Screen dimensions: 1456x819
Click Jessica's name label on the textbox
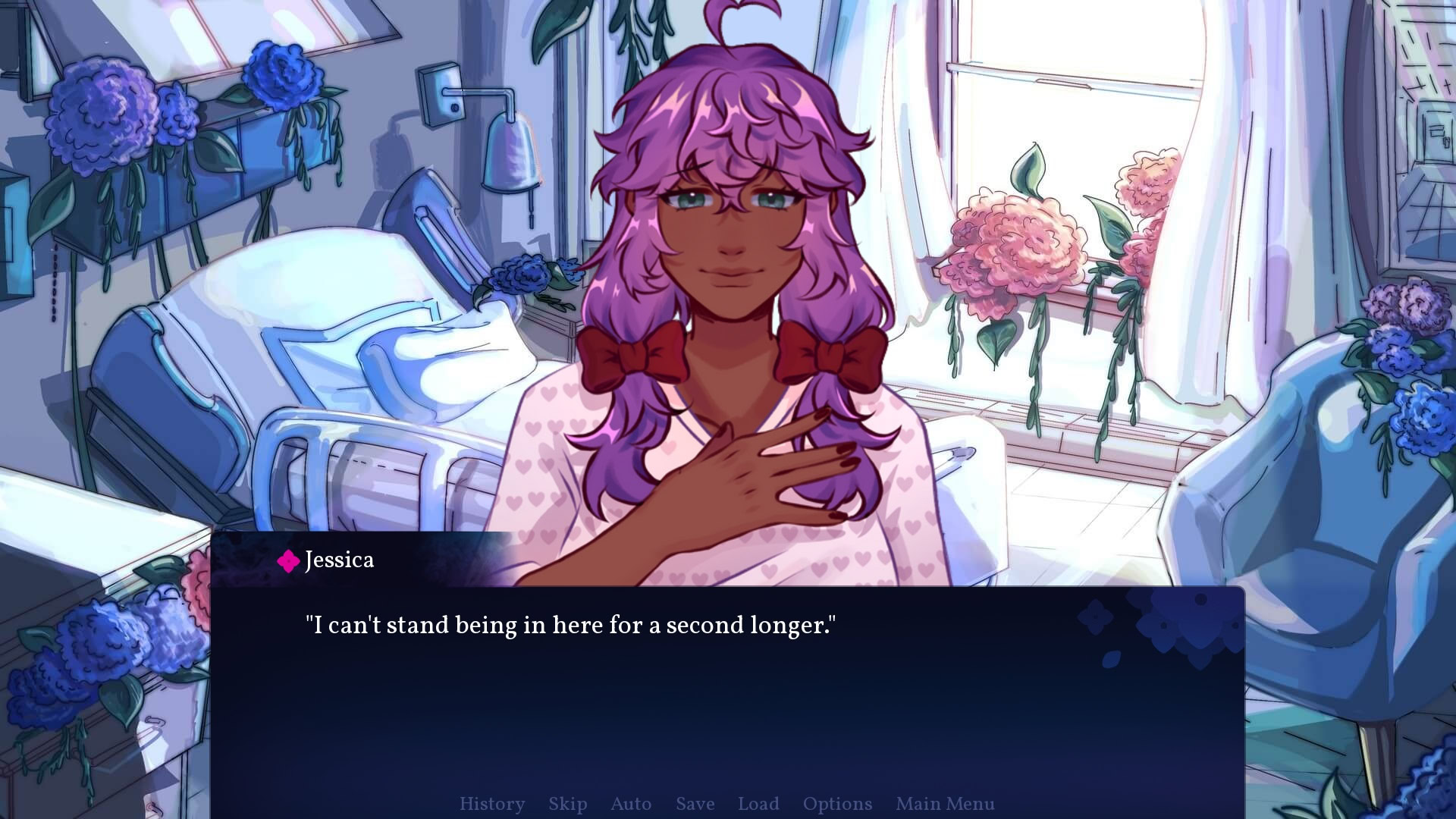[x=338, y=560]
